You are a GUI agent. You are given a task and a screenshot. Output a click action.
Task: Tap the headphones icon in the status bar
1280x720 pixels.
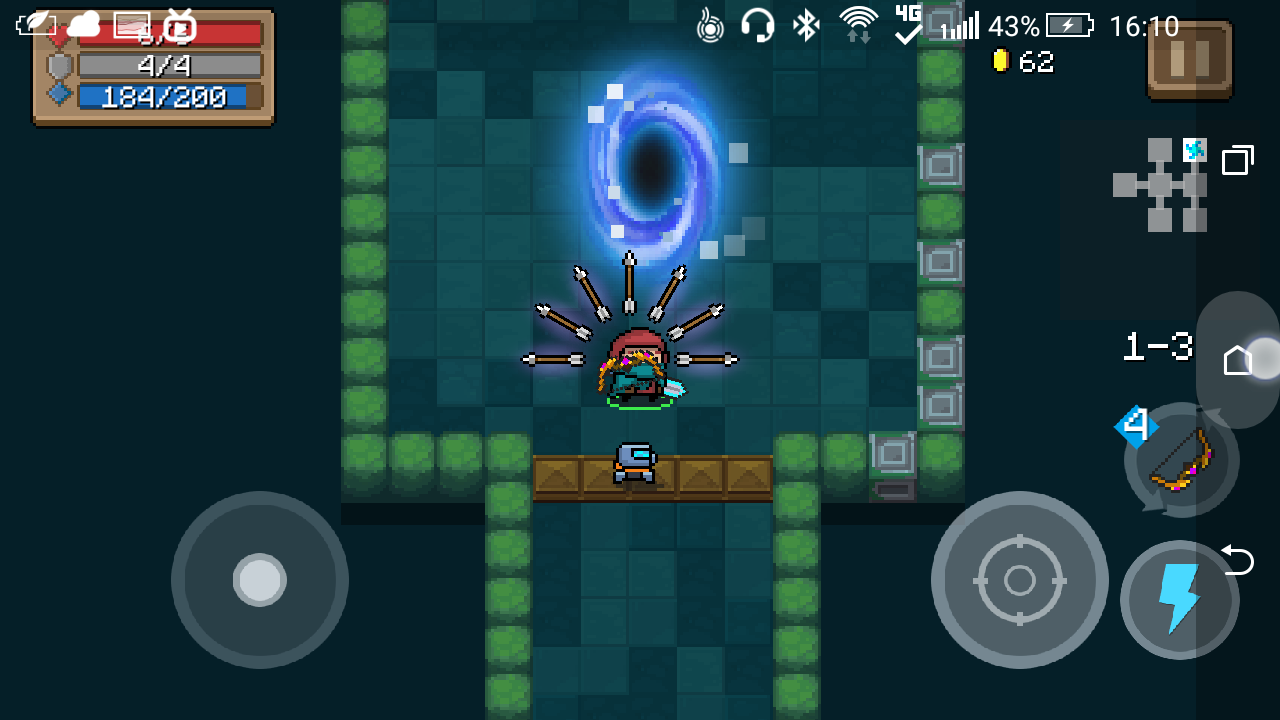pos(759,24)
